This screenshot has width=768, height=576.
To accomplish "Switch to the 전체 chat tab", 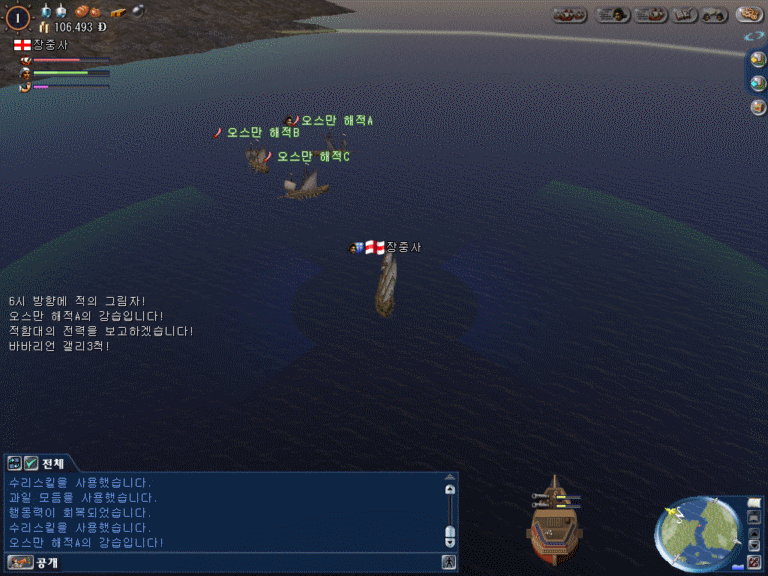I will (53, 463).
